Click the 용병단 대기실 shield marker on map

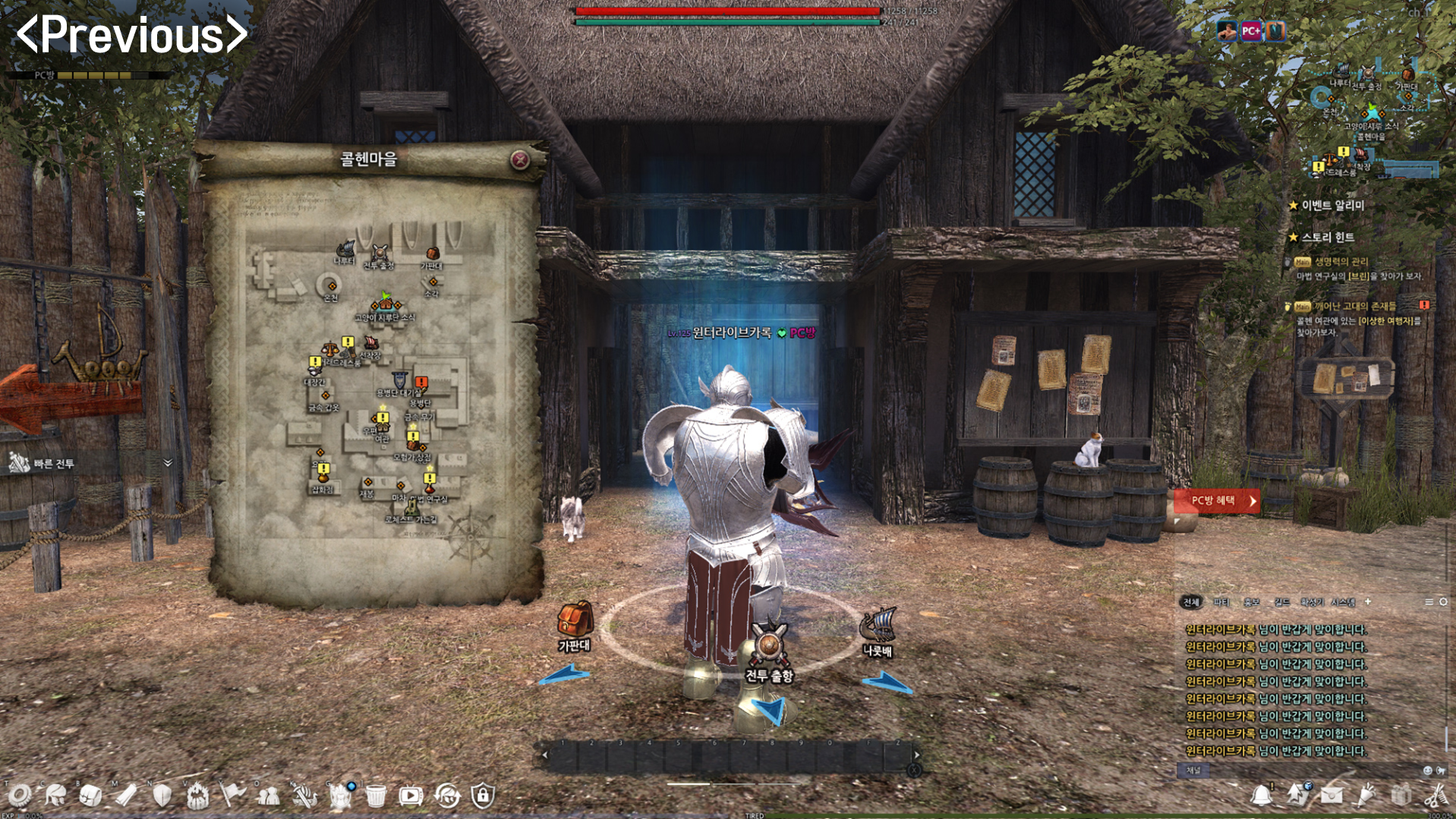click(399, 380)
